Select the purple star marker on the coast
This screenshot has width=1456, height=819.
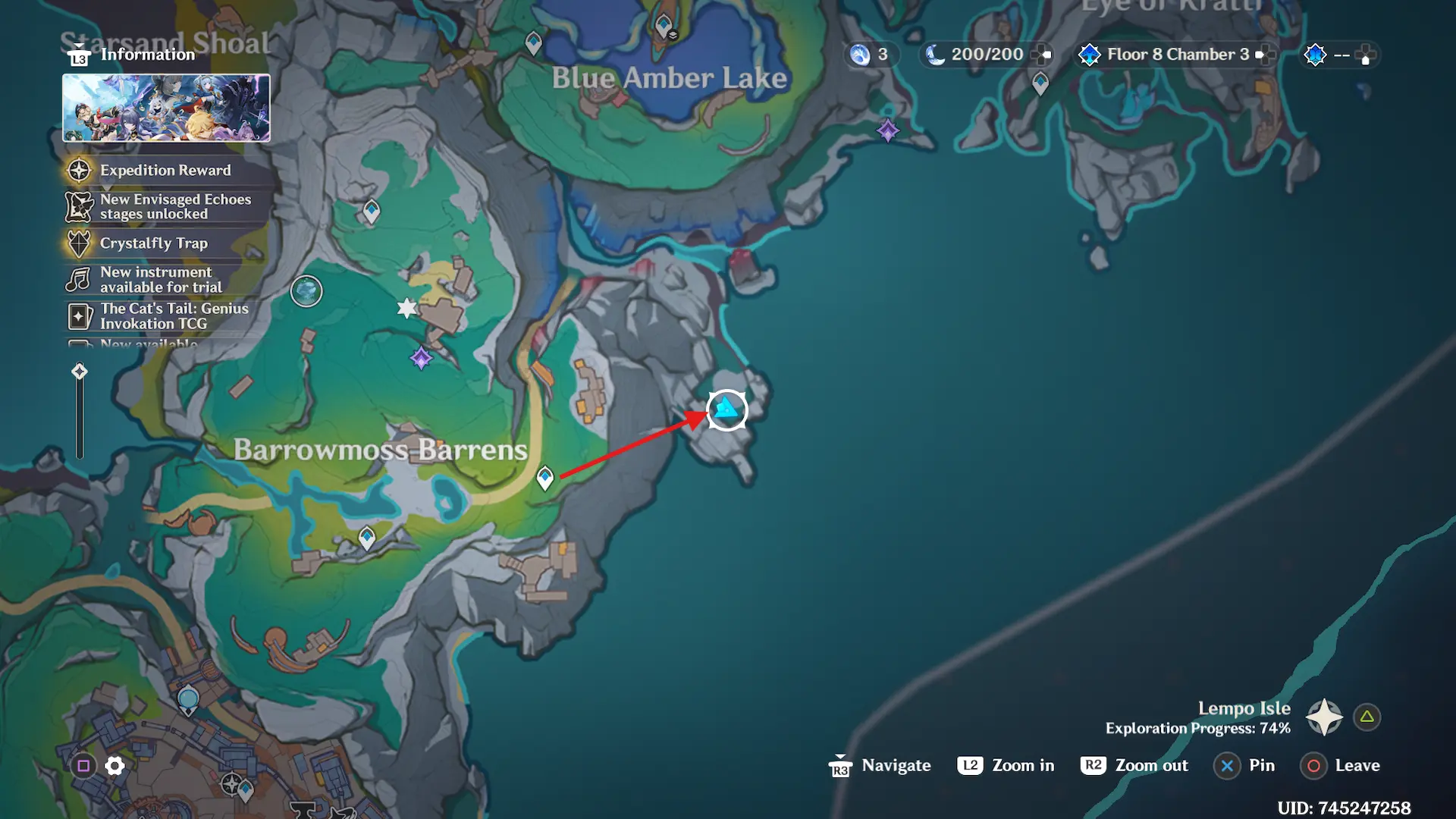pos(887,130)
